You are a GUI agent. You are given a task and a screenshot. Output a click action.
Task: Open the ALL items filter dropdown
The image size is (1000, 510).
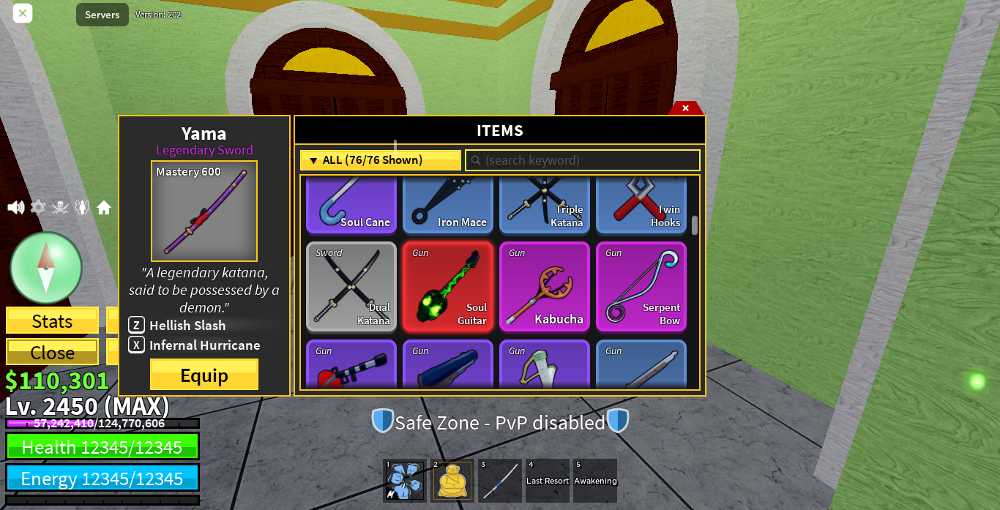pos(380,160)
